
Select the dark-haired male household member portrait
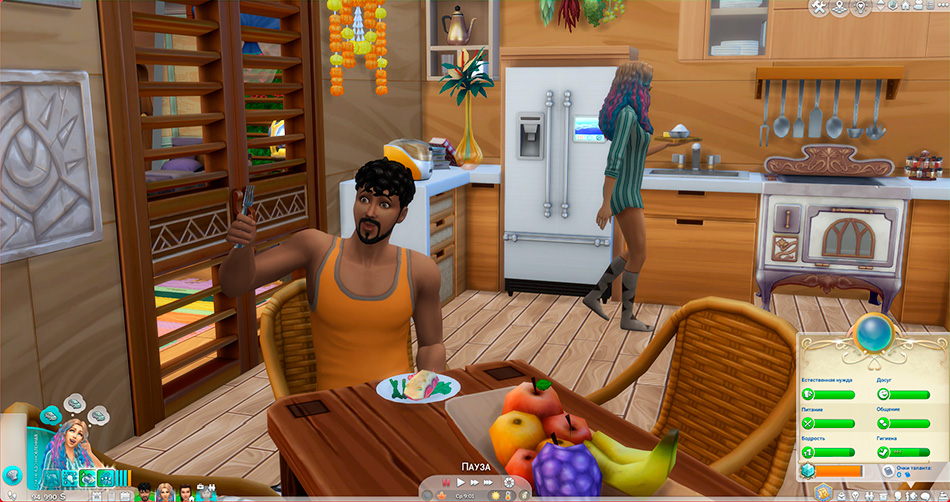pyautogui.click(x=143, y=491)
